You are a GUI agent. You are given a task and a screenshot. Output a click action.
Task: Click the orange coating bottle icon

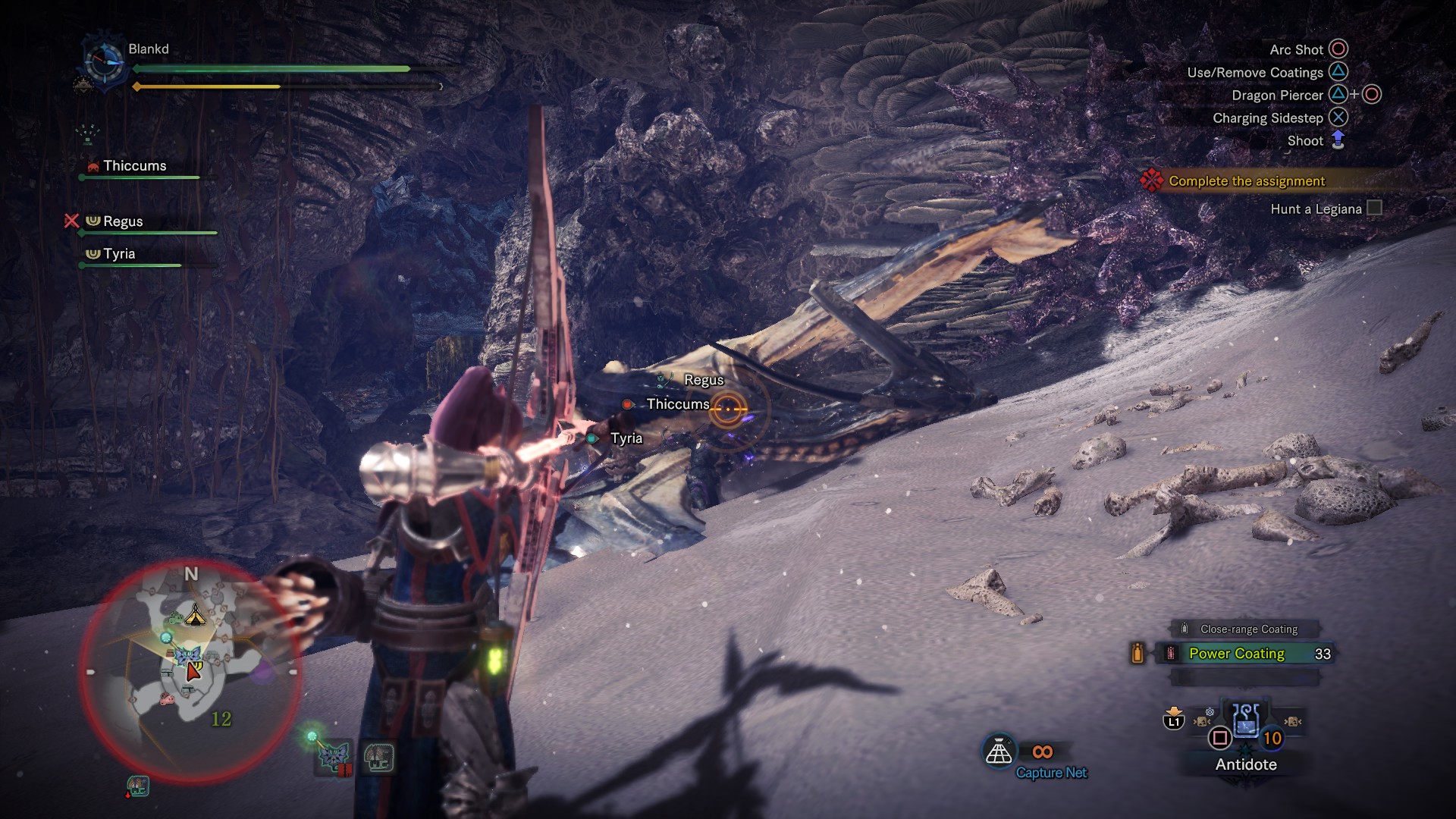point(1137,653)
